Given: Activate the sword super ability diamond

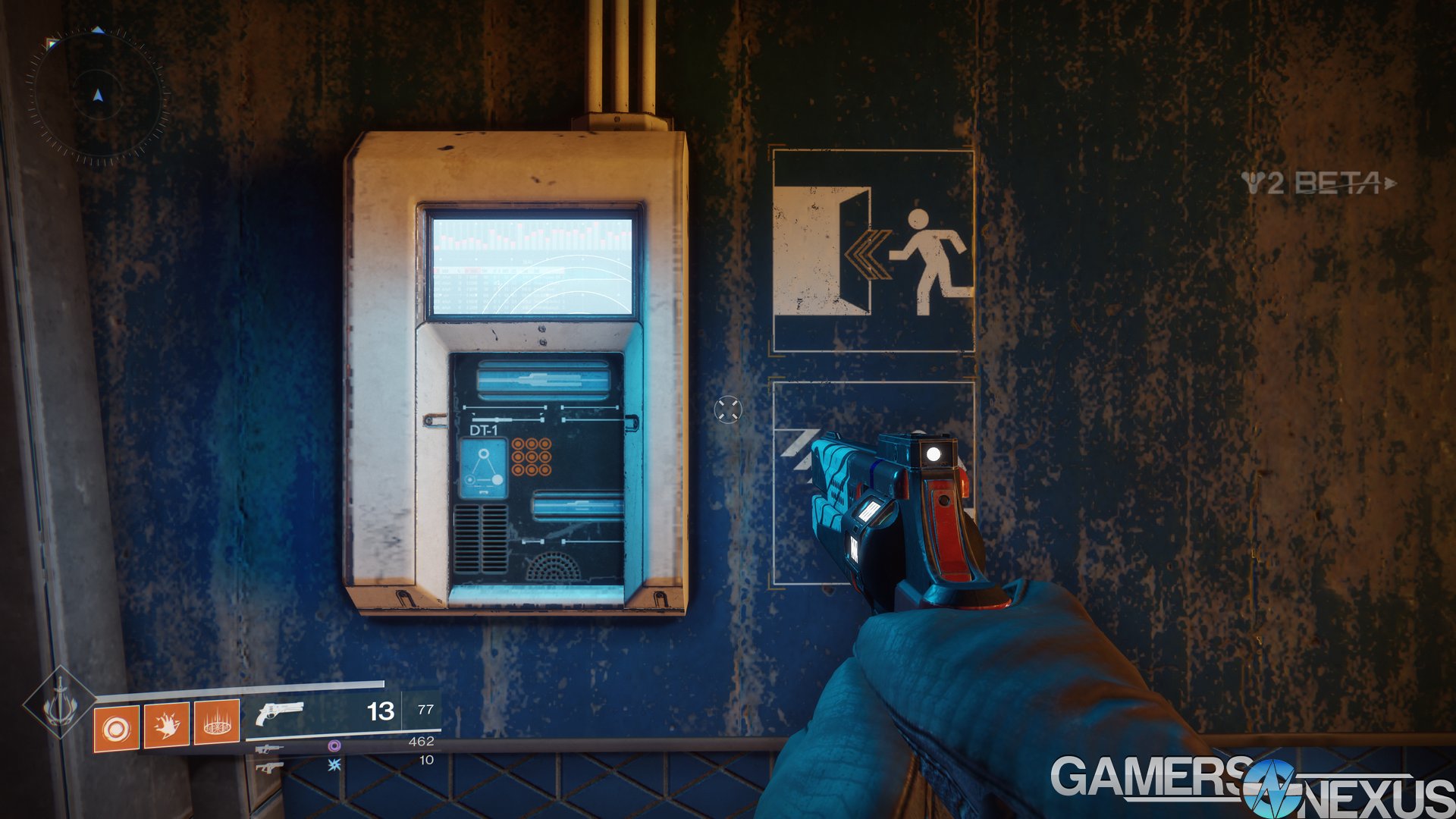Looking at the screenshot, I should [x=59, y=703].
